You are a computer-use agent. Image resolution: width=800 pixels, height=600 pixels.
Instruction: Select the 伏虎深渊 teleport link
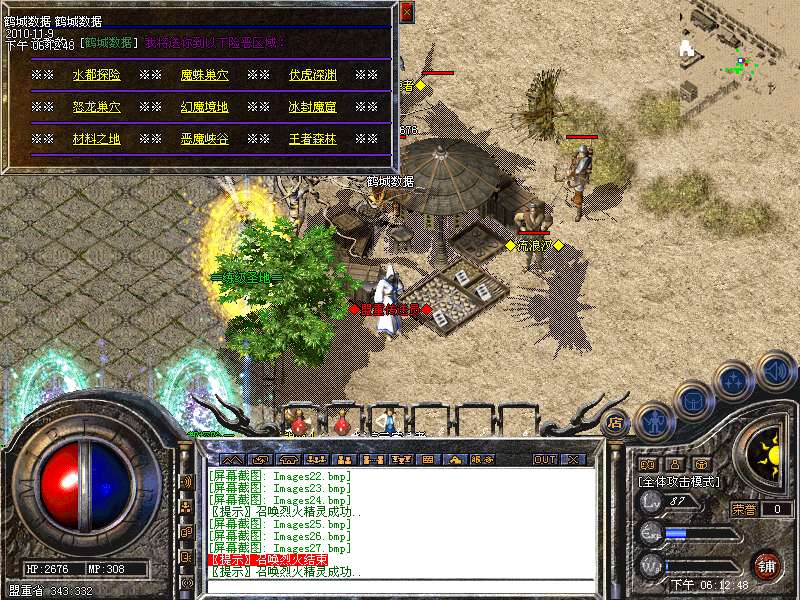[312, 75]
